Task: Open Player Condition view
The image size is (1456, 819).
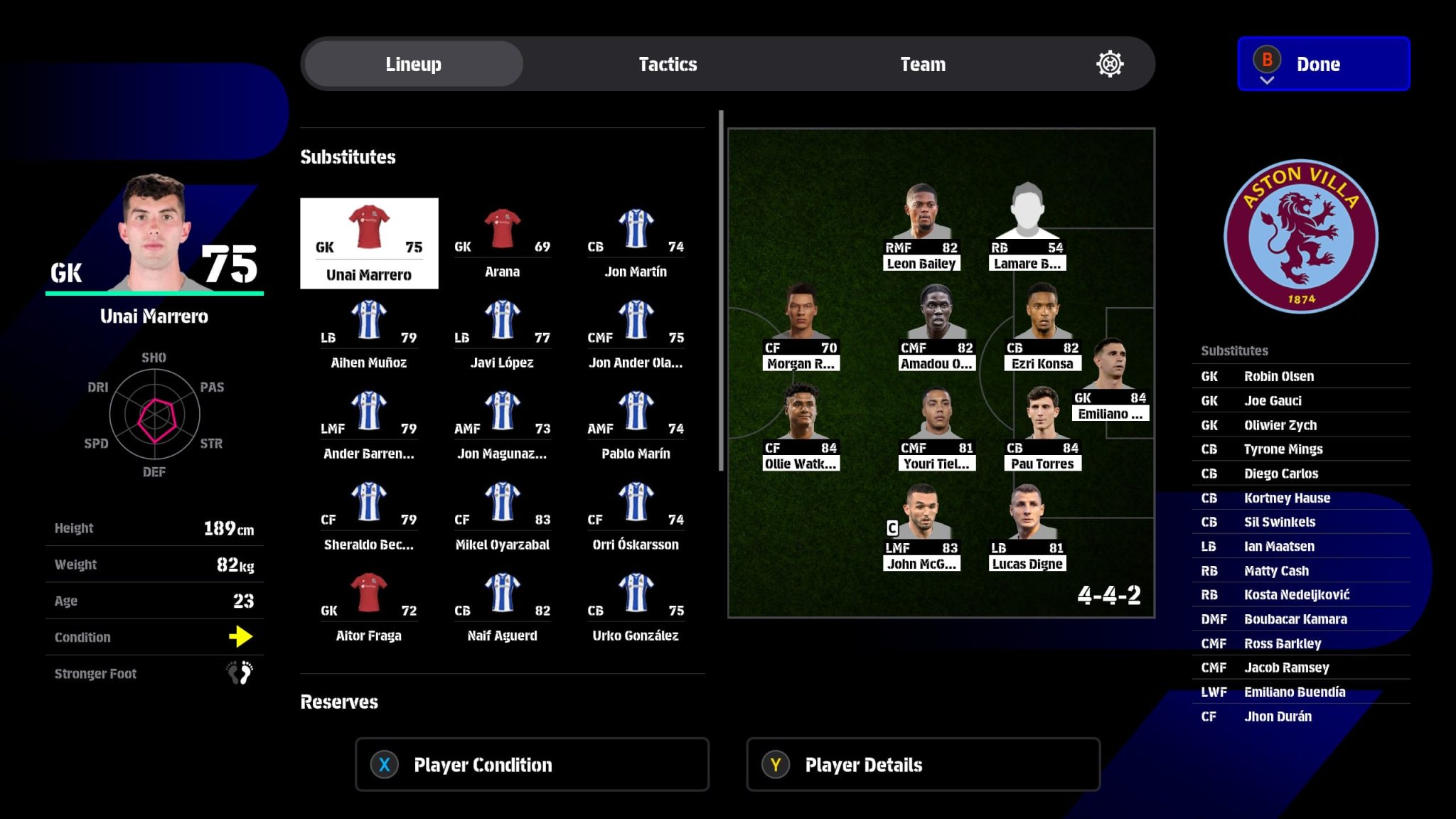Action: coord(532,765)
